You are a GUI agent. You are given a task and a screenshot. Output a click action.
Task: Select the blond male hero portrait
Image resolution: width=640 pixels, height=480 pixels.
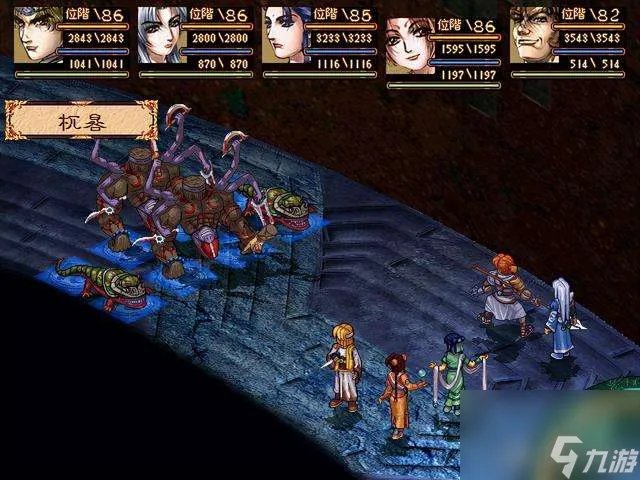click(38, 35)
